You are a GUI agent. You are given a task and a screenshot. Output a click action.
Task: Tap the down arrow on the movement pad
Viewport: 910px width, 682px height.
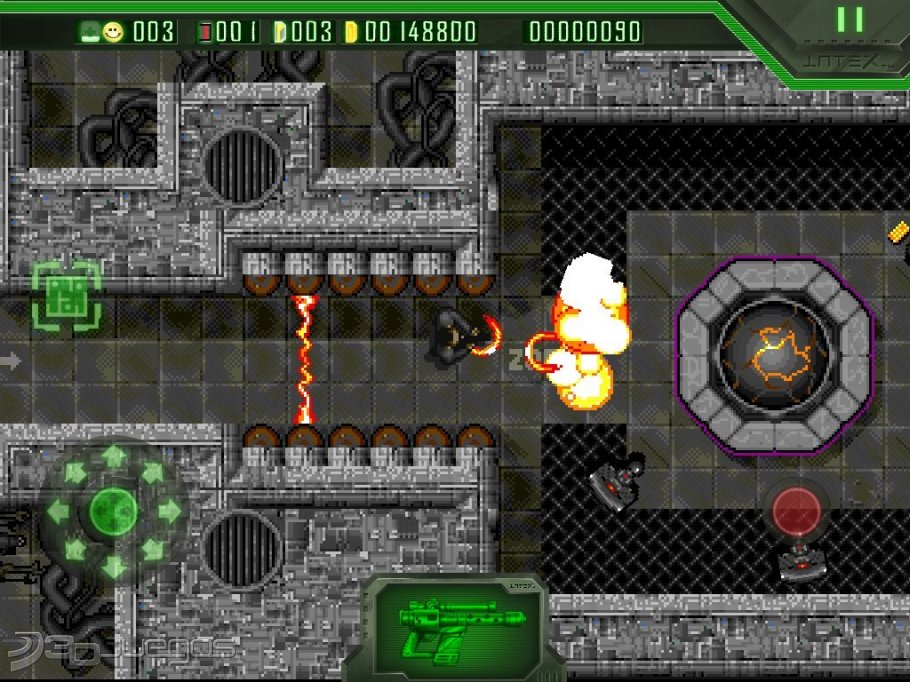114,567
